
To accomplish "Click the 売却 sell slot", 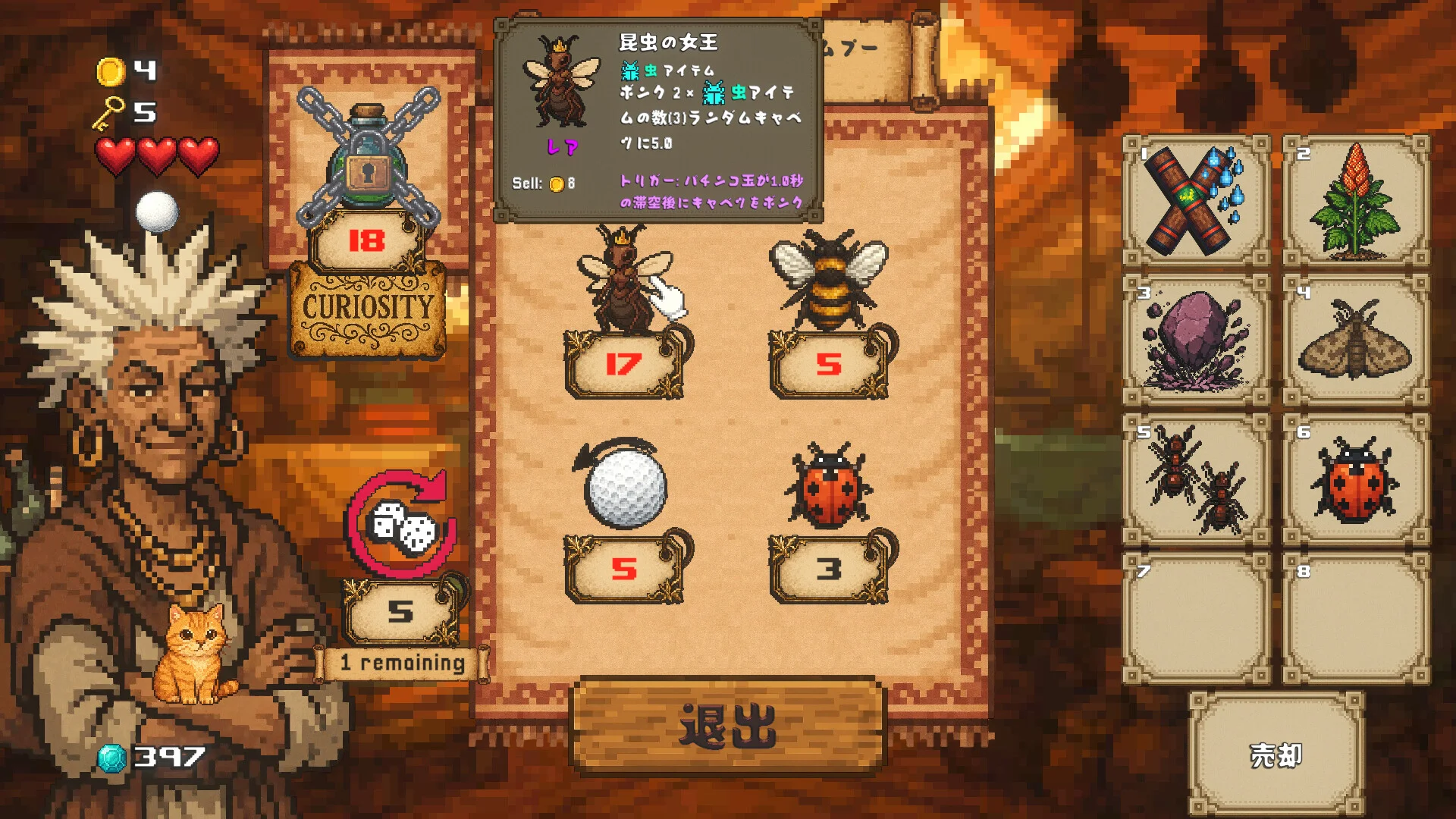I will (x=1276, y=755).
